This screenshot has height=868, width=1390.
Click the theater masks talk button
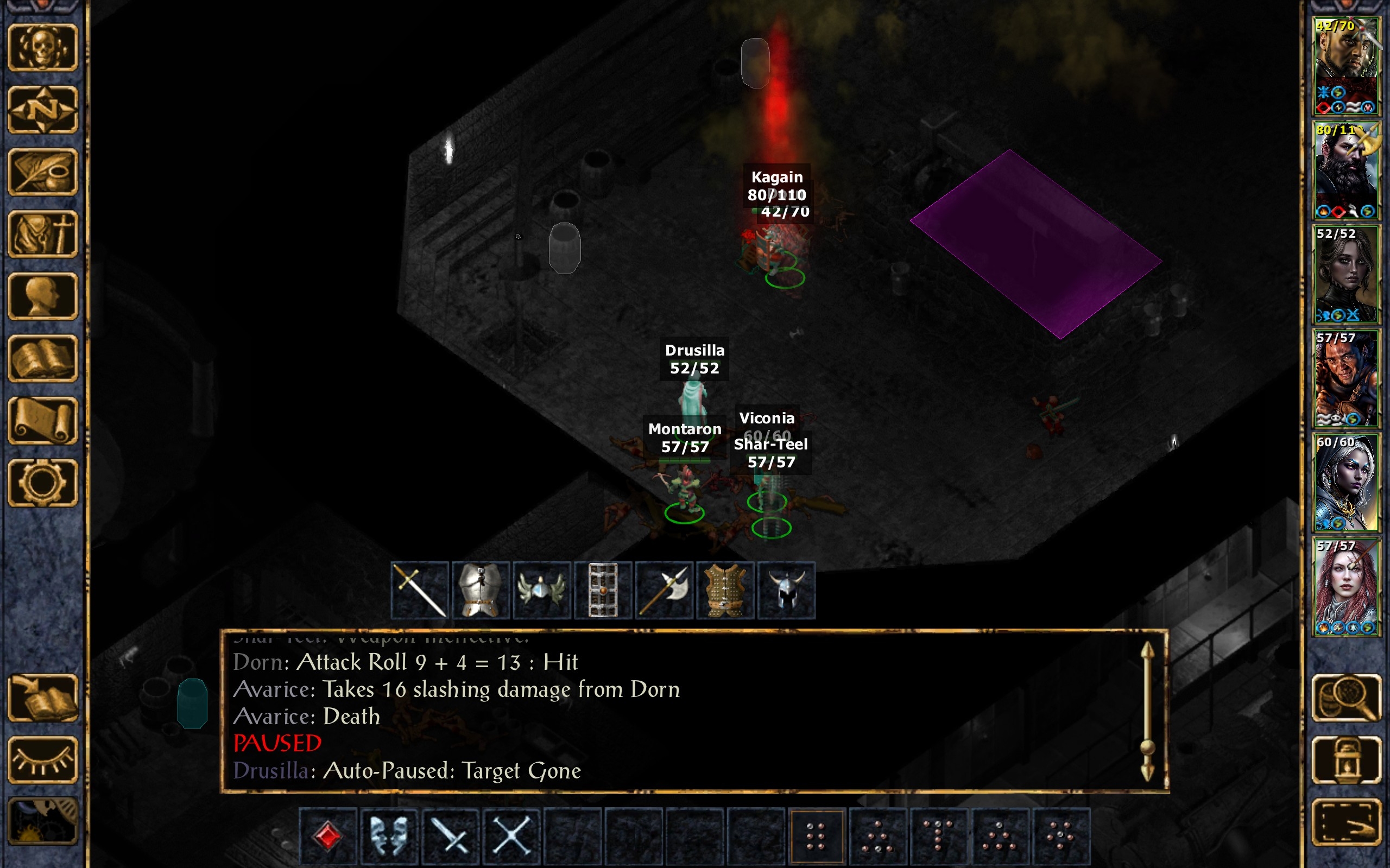389,836
